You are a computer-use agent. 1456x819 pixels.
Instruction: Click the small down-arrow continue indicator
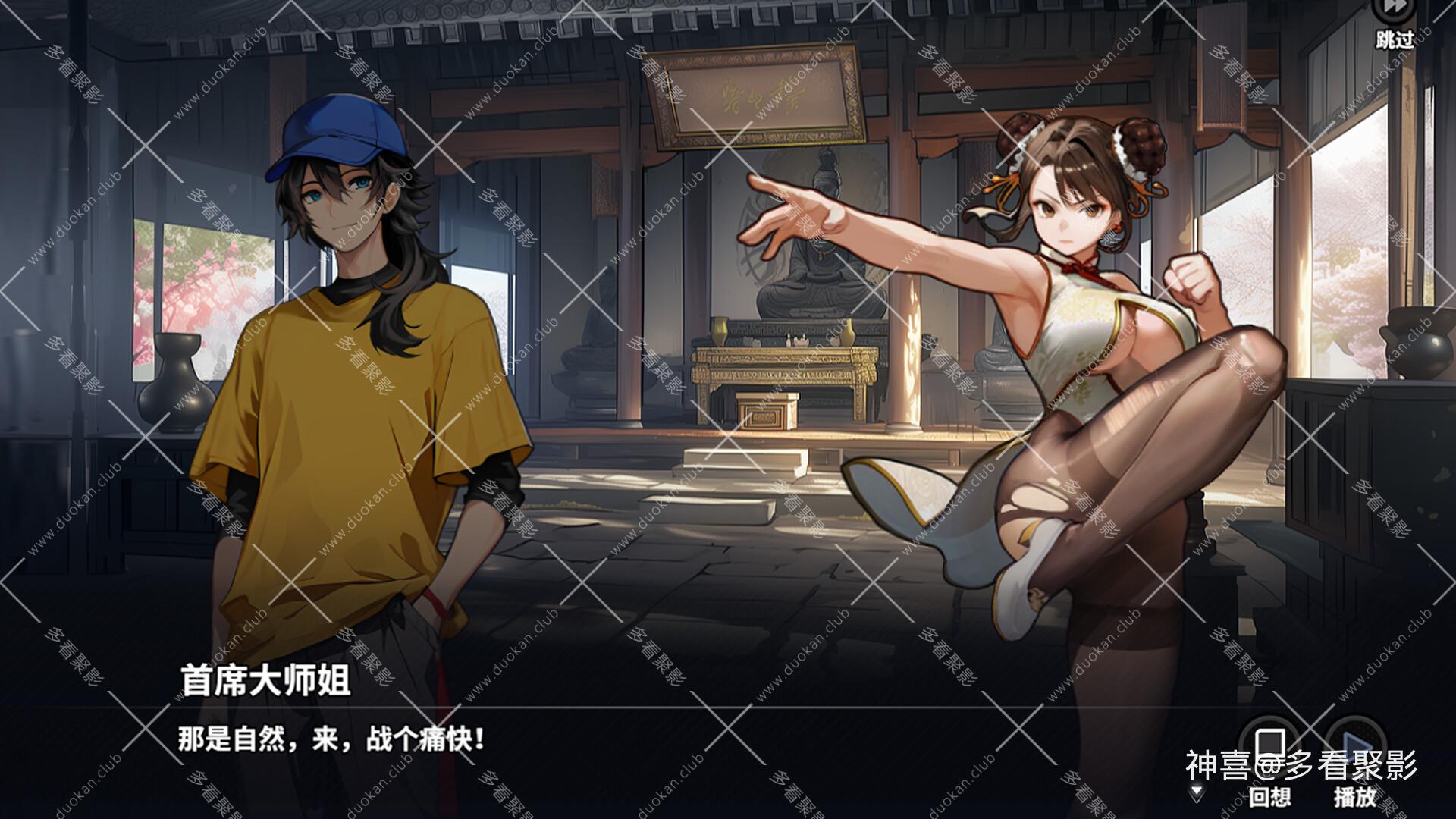point(1197,792)
